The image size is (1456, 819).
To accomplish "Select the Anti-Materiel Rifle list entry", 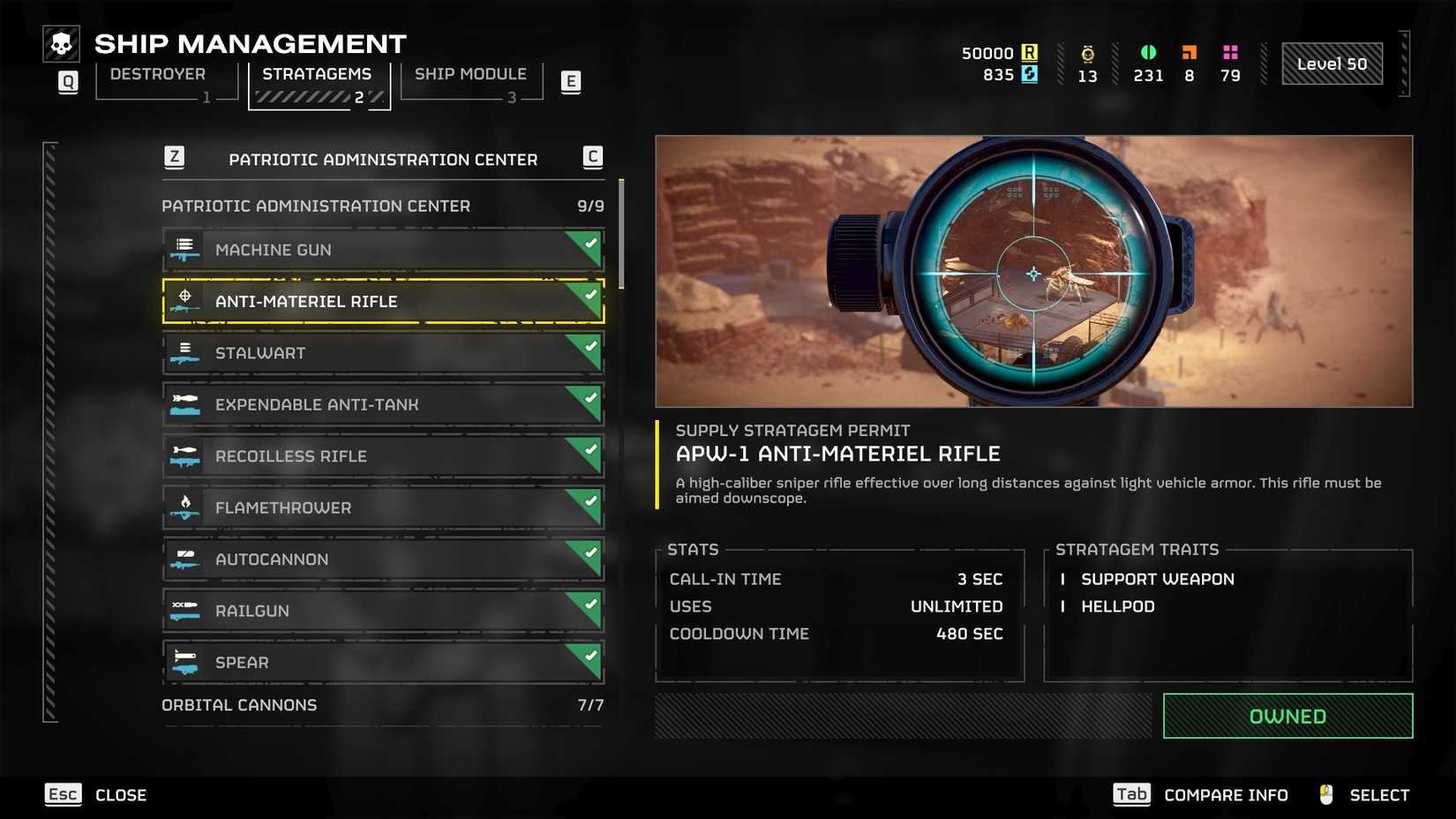I will coord(382,301).
